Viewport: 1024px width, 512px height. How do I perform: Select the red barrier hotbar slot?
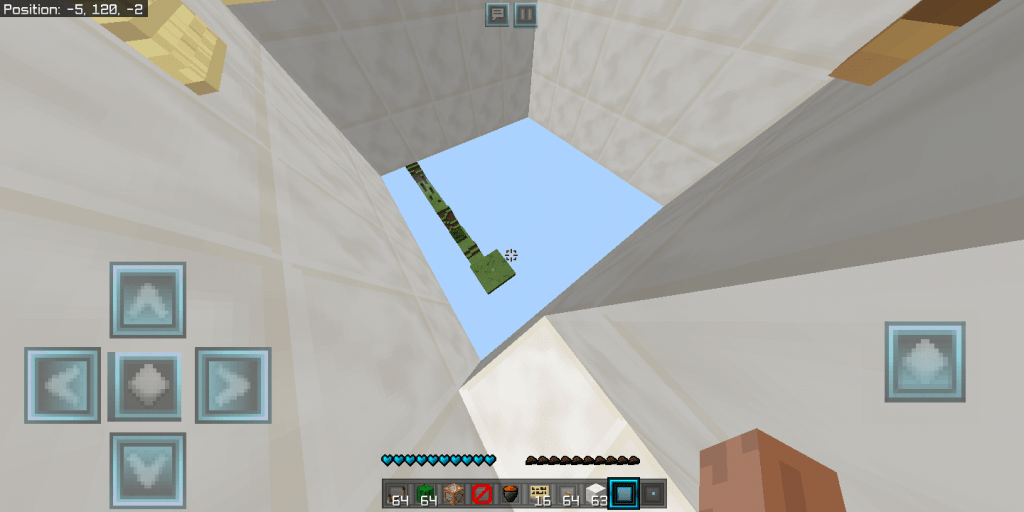[482, 493]
